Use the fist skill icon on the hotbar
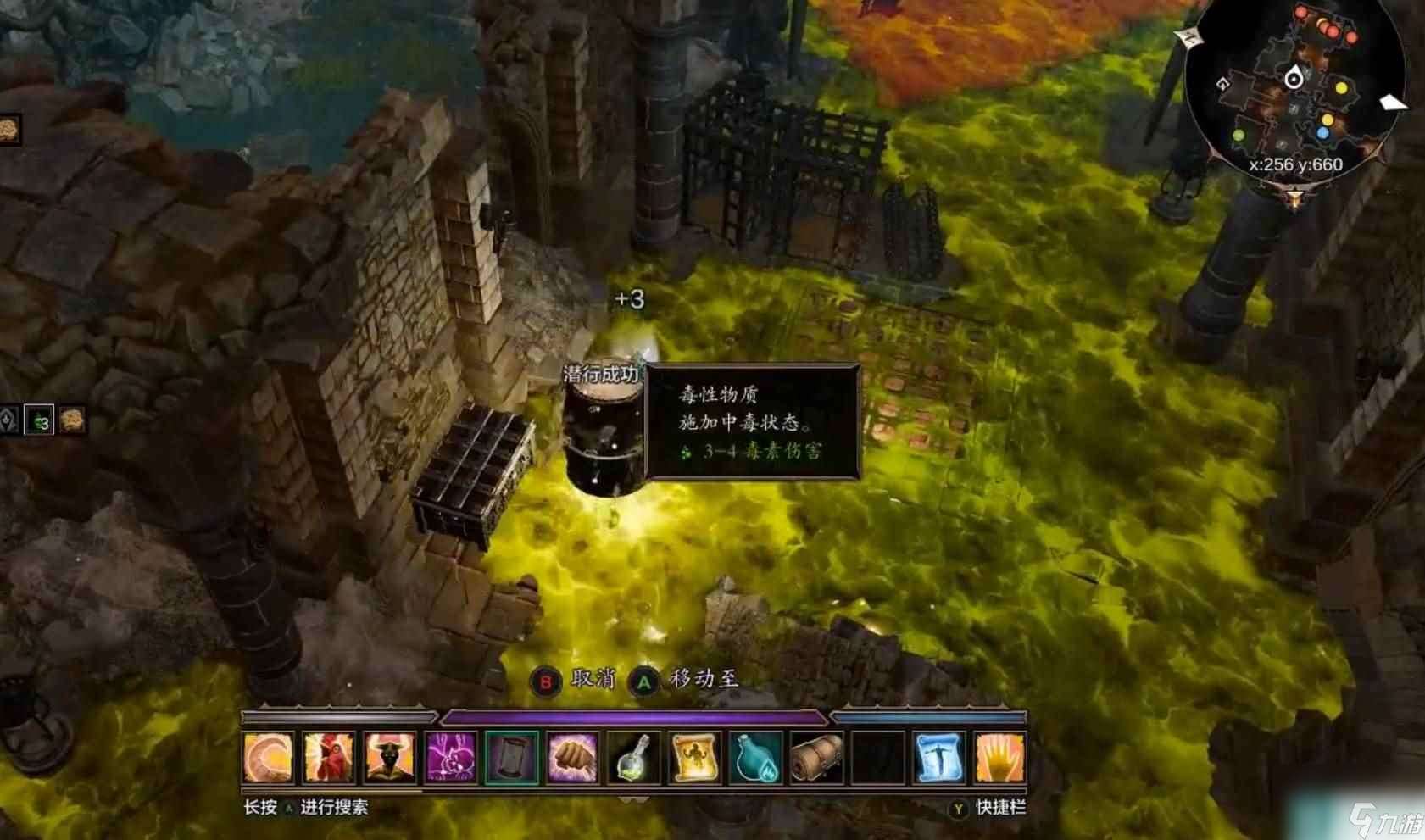 (572, 757)
